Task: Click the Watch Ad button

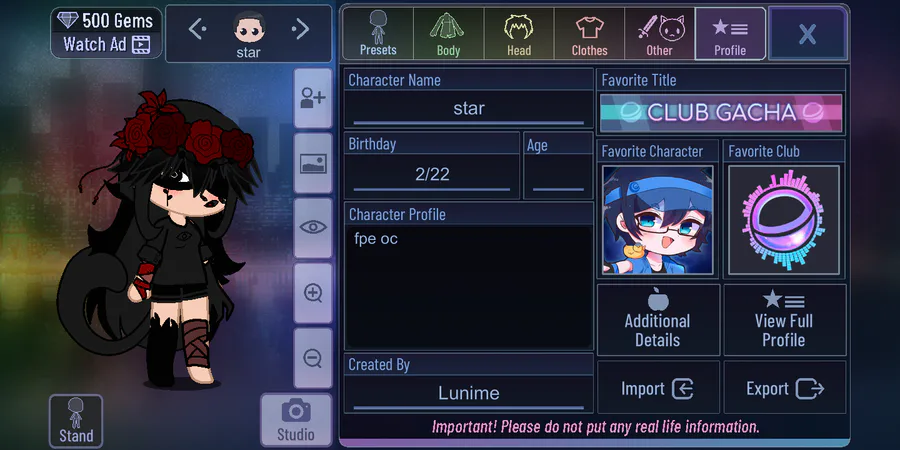Action: coord(105,44)
